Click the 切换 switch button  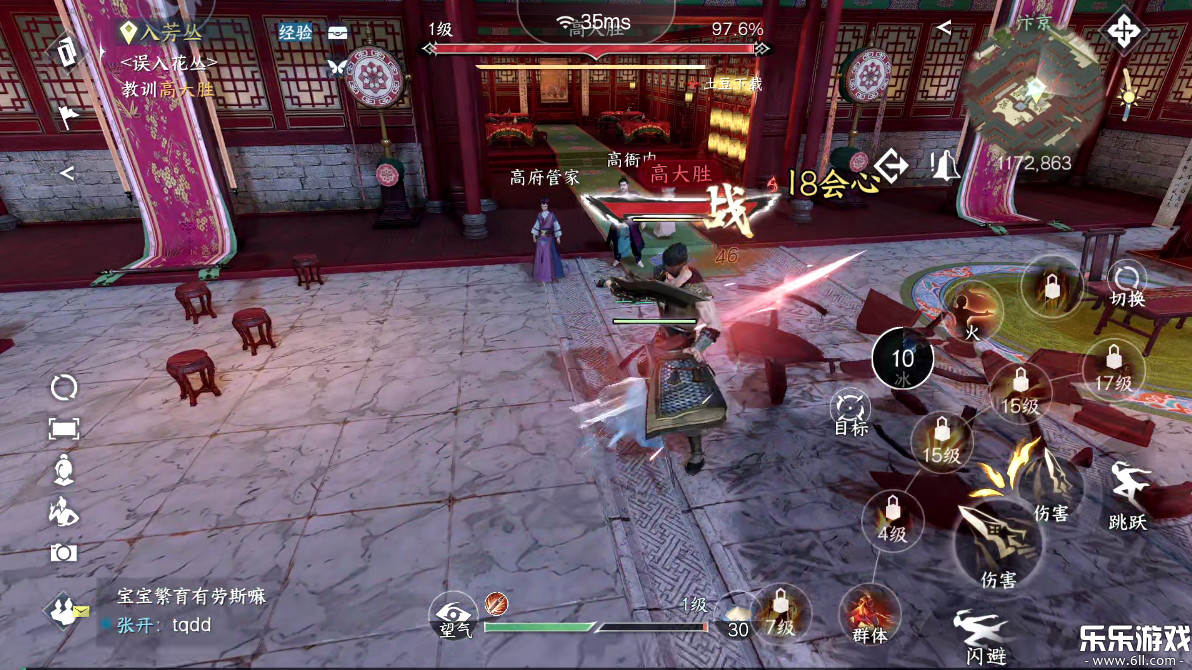(x=1128, y=282)
